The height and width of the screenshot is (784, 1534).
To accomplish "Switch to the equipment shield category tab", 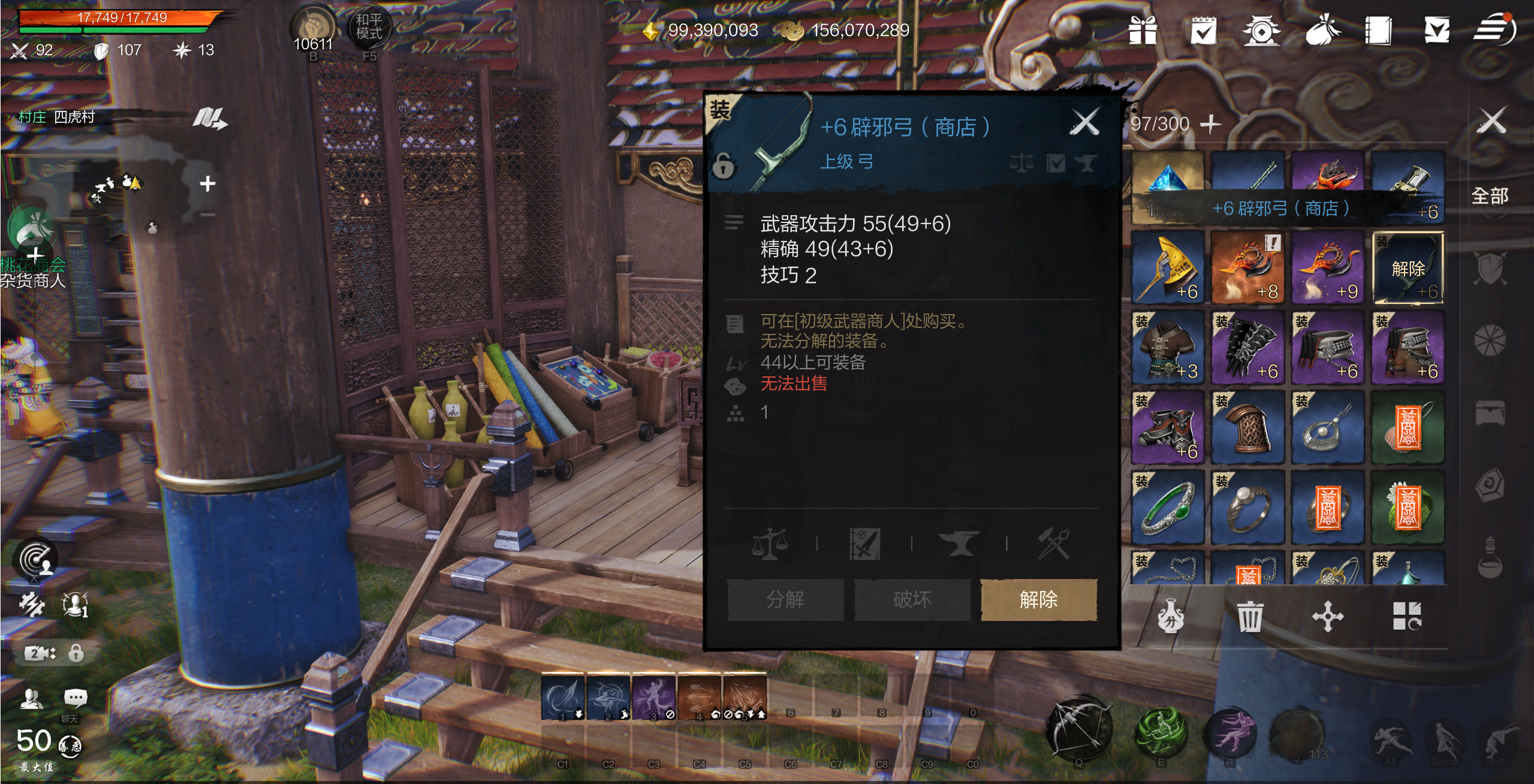I will [x=1490, y=268].
